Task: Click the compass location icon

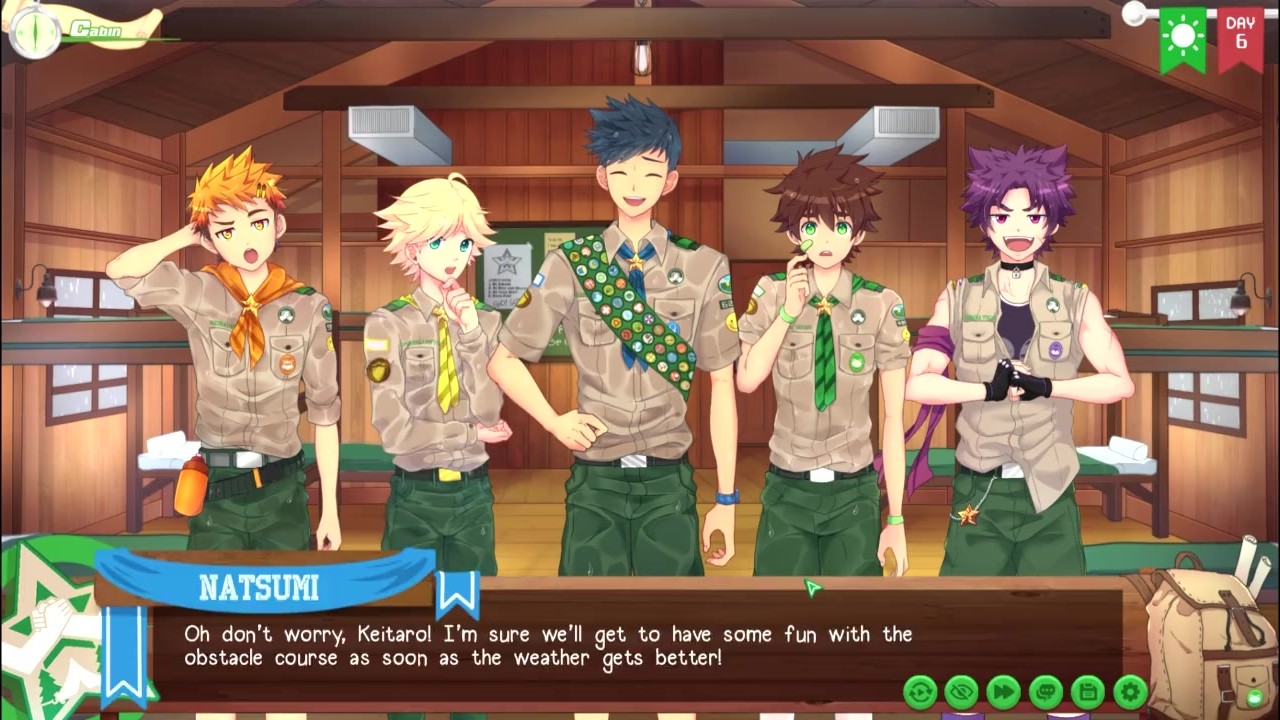Action: point(33,31)
